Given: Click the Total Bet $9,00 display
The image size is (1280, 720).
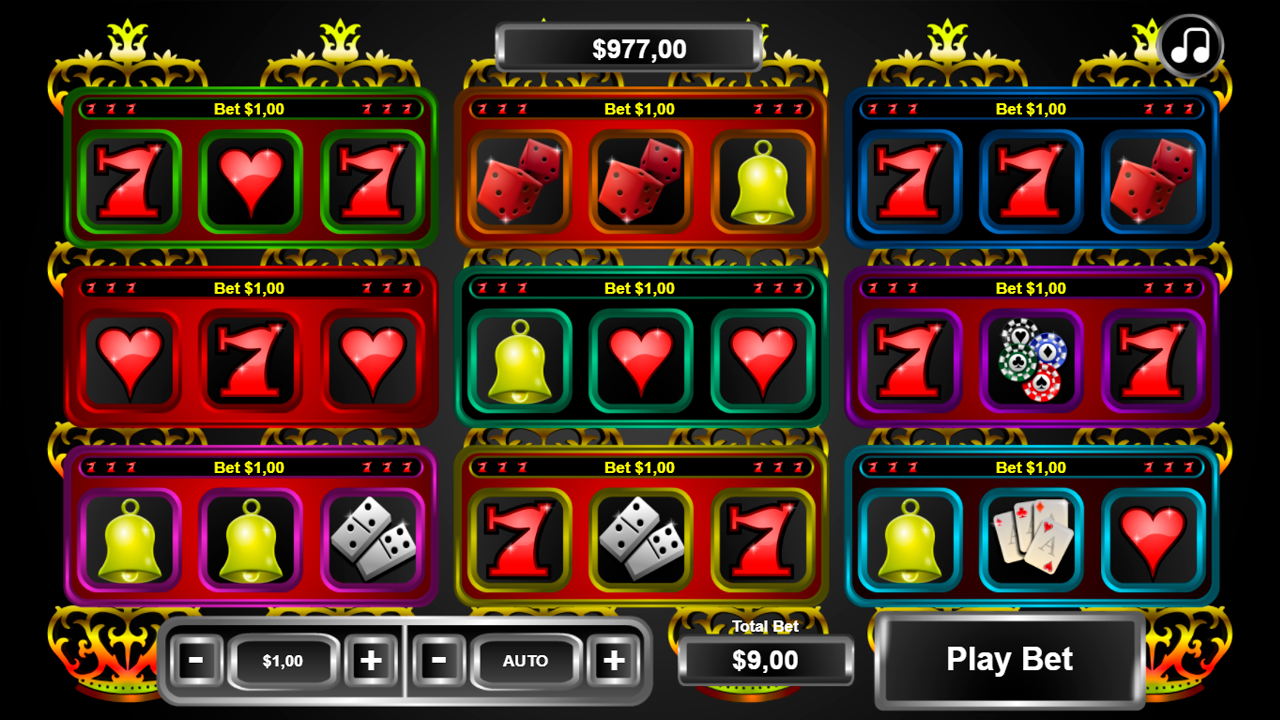Looking at the screenshot, I should pos(765,661).
